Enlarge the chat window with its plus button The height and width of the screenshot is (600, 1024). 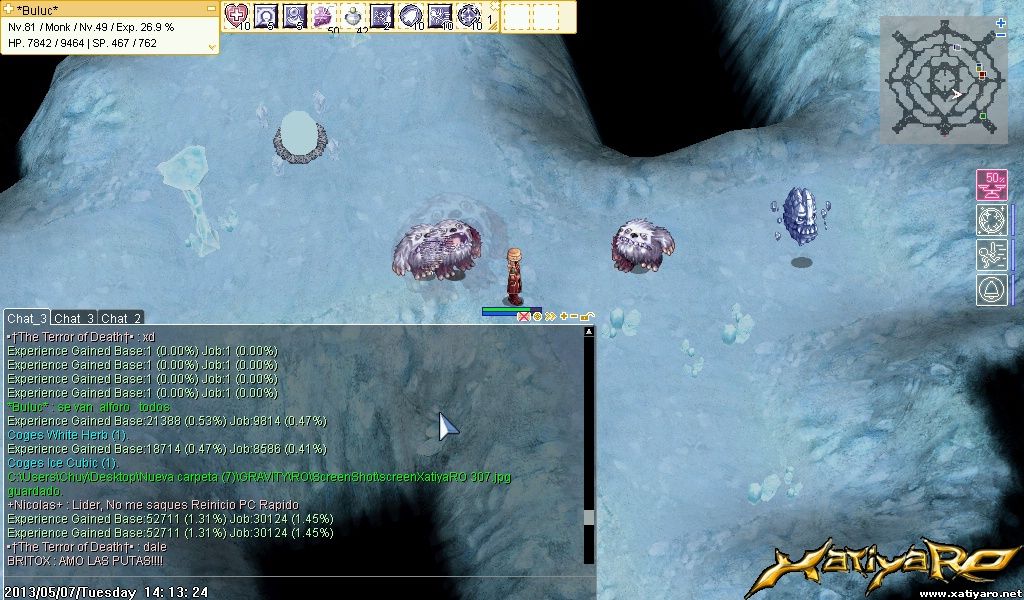pos(563,316)
